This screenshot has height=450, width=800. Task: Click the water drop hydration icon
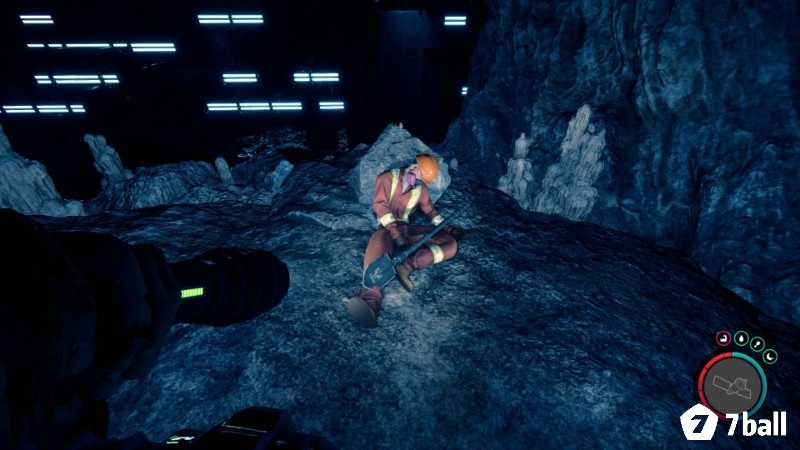(x=741, y=336)
